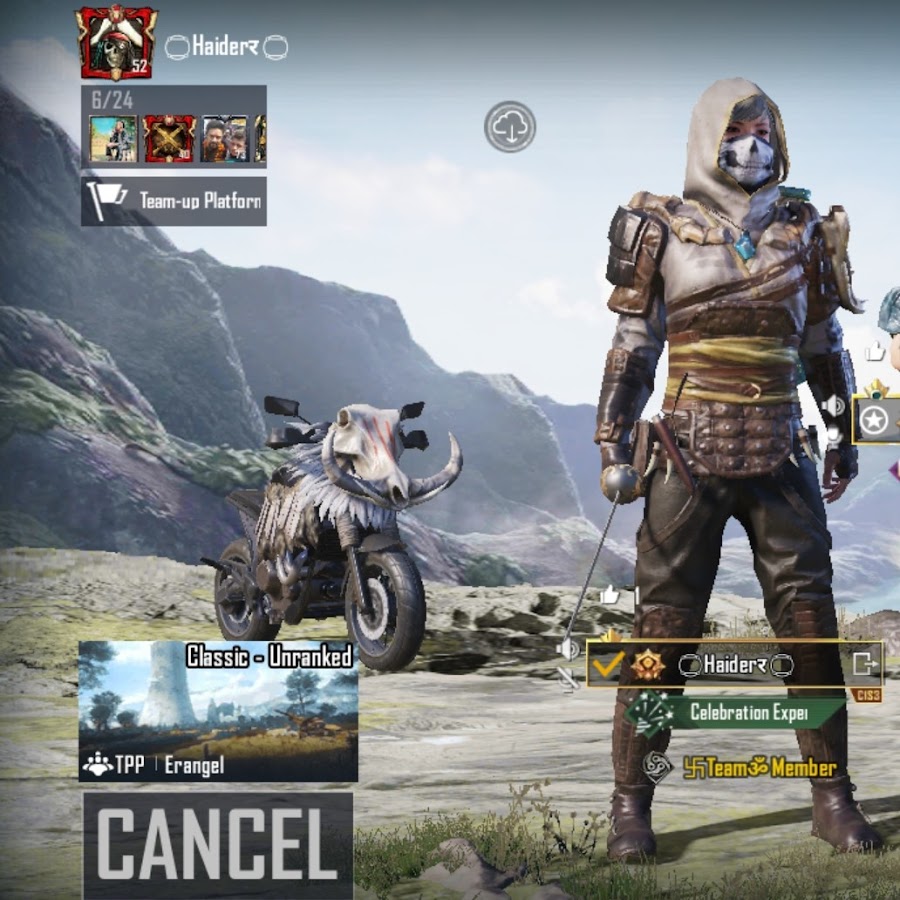Leave the team using the exit icon

click(x=865, y=662)
